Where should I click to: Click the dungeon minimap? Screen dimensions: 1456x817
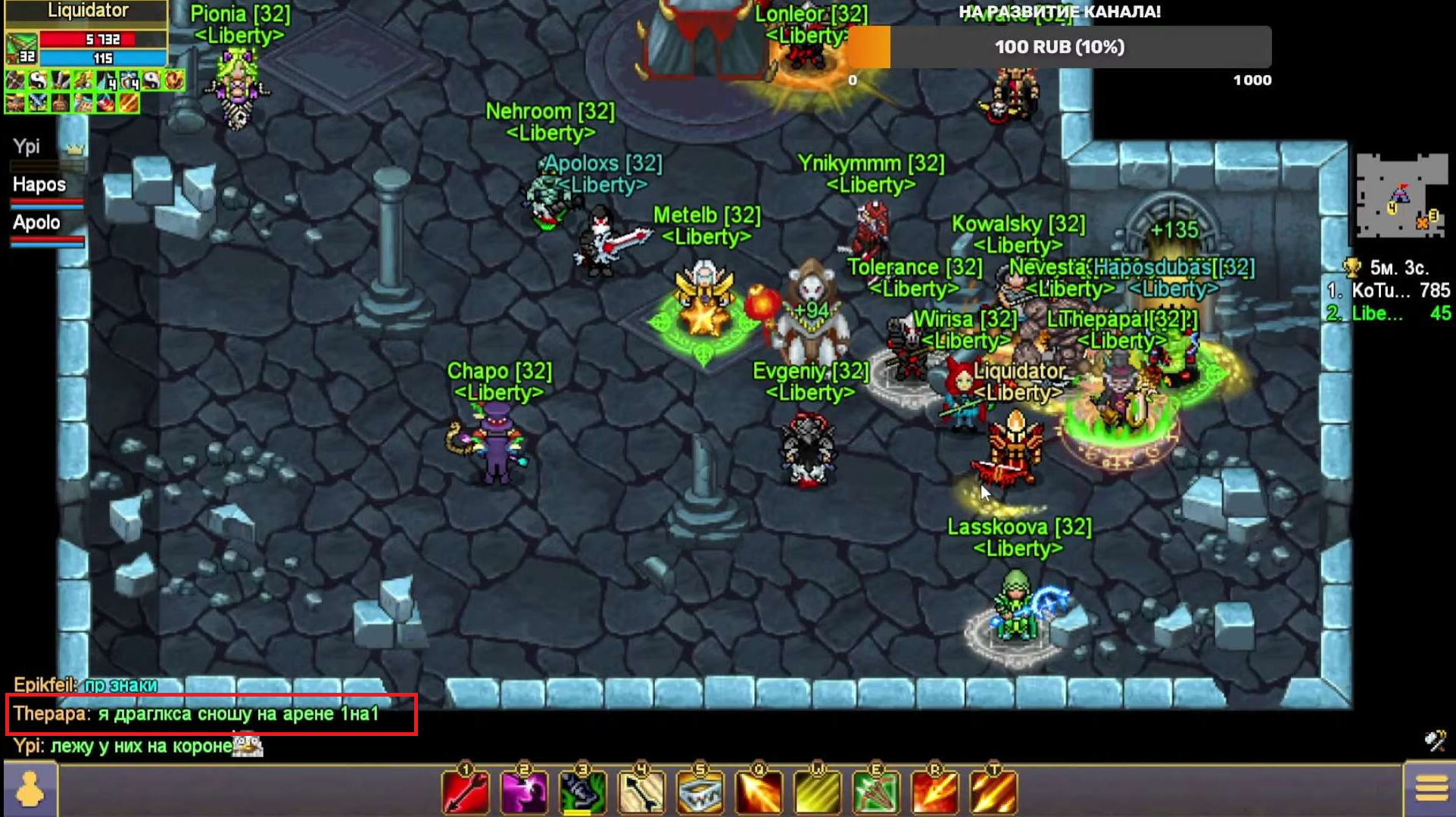pos(1401,195)
